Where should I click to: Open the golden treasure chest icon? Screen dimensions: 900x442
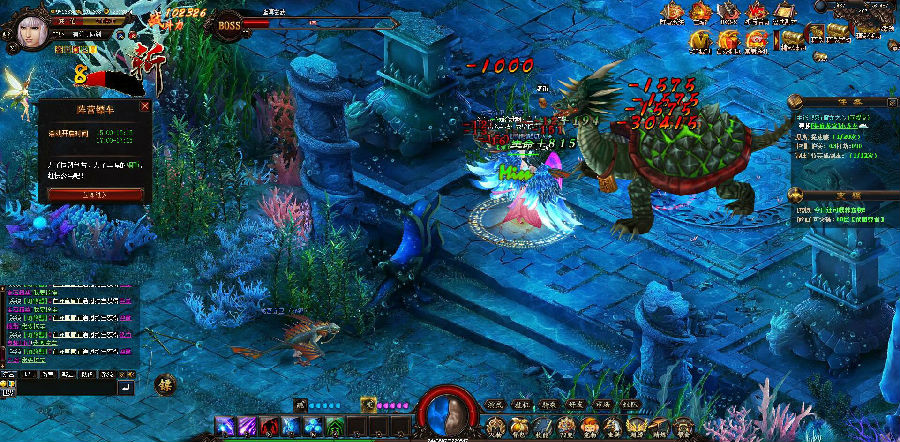click(x=791, y=39)
